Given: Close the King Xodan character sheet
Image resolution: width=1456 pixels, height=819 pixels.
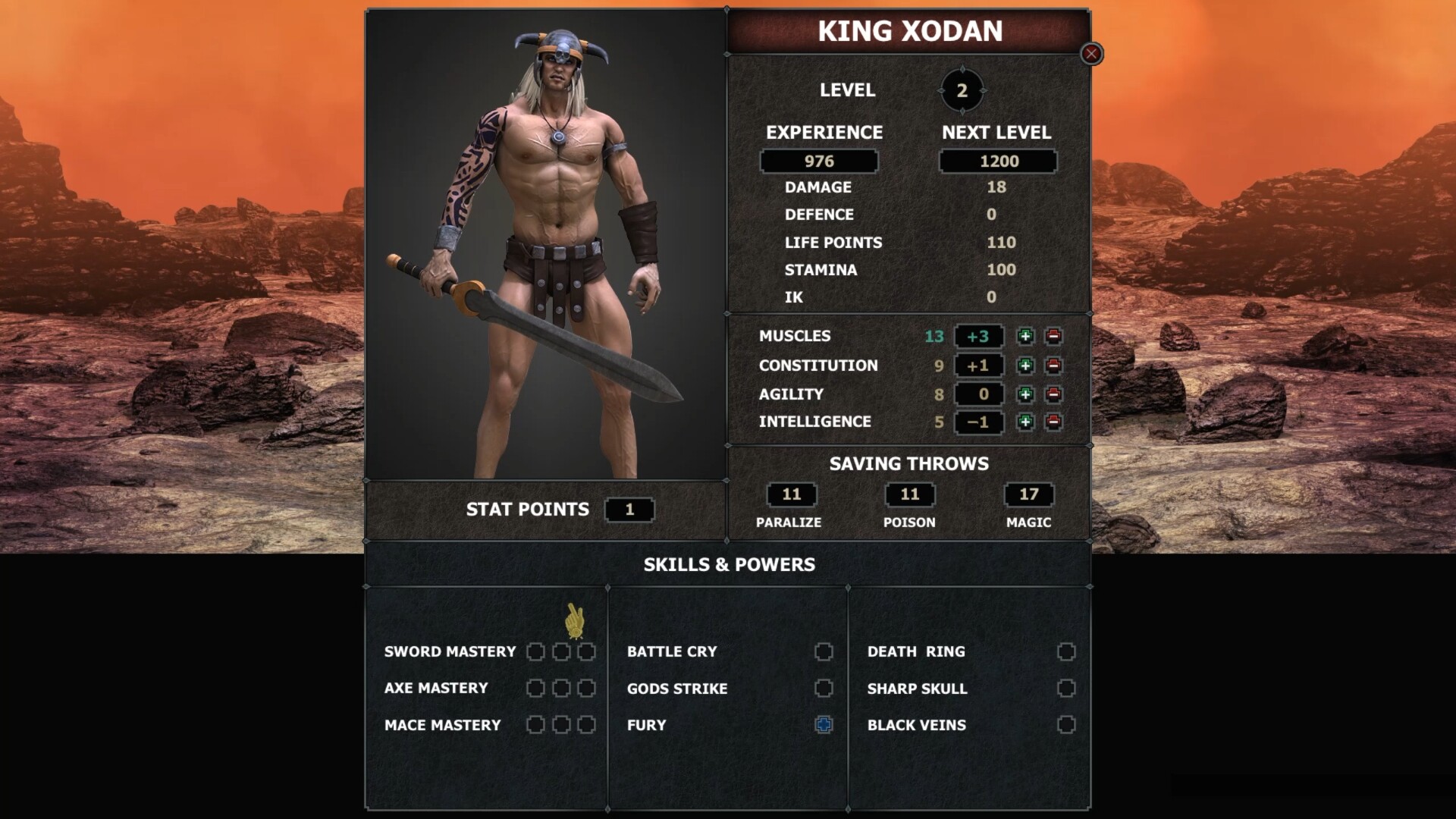Looking at the screenshot, I should (x=1090, y=53).
